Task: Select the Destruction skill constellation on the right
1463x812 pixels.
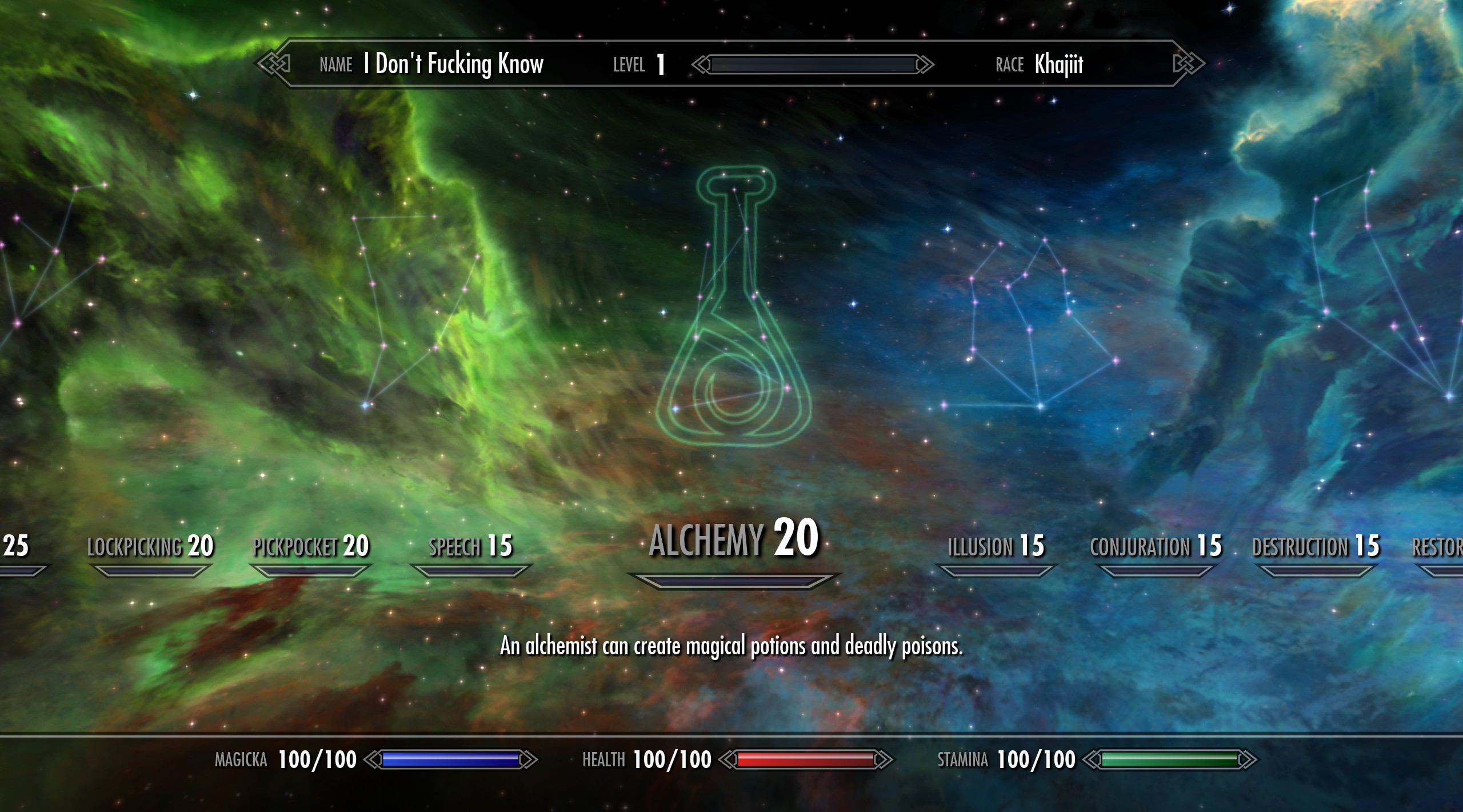Action: pos(1314,546)
